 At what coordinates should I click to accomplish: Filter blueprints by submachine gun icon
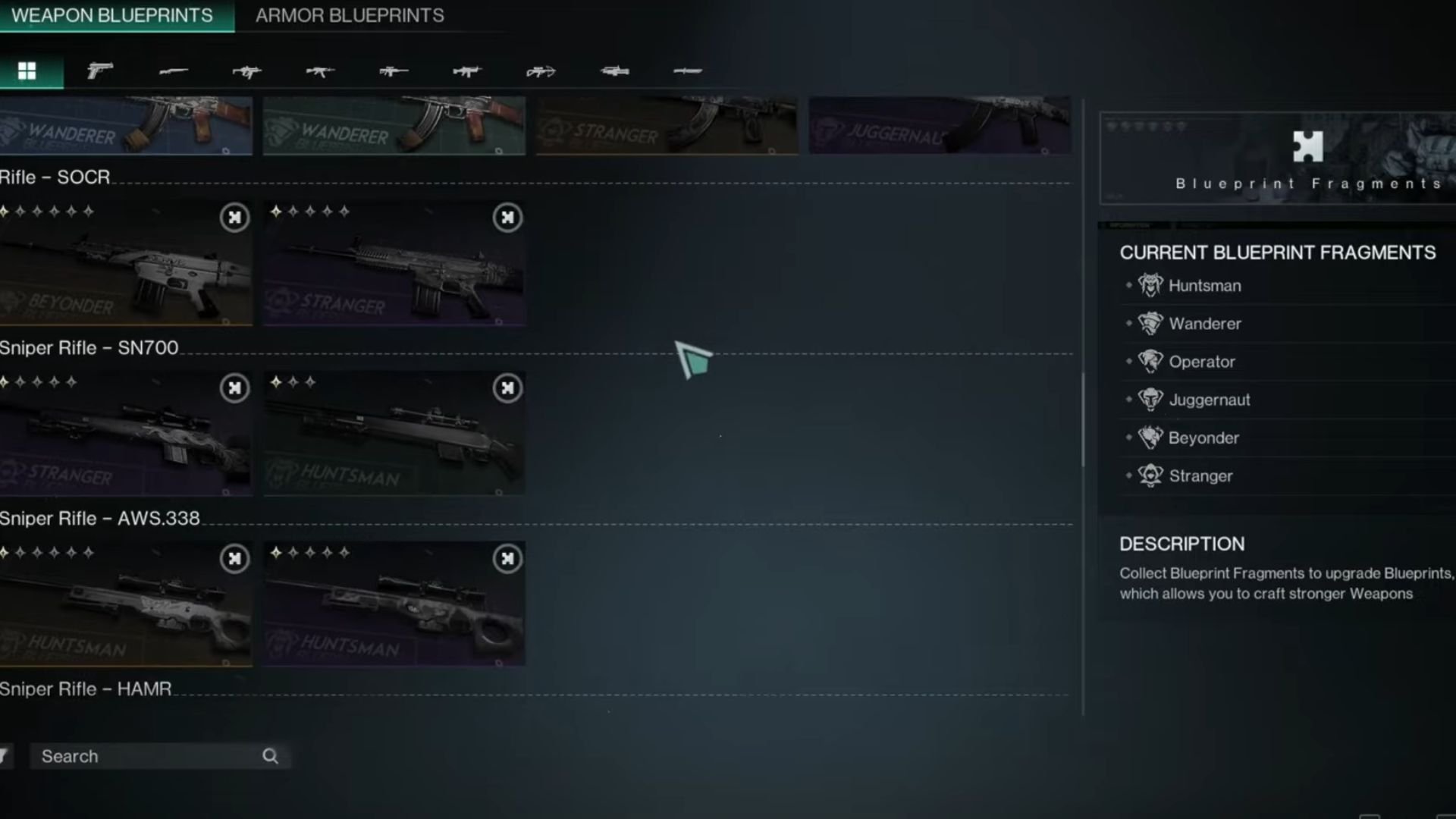point(246,71)
